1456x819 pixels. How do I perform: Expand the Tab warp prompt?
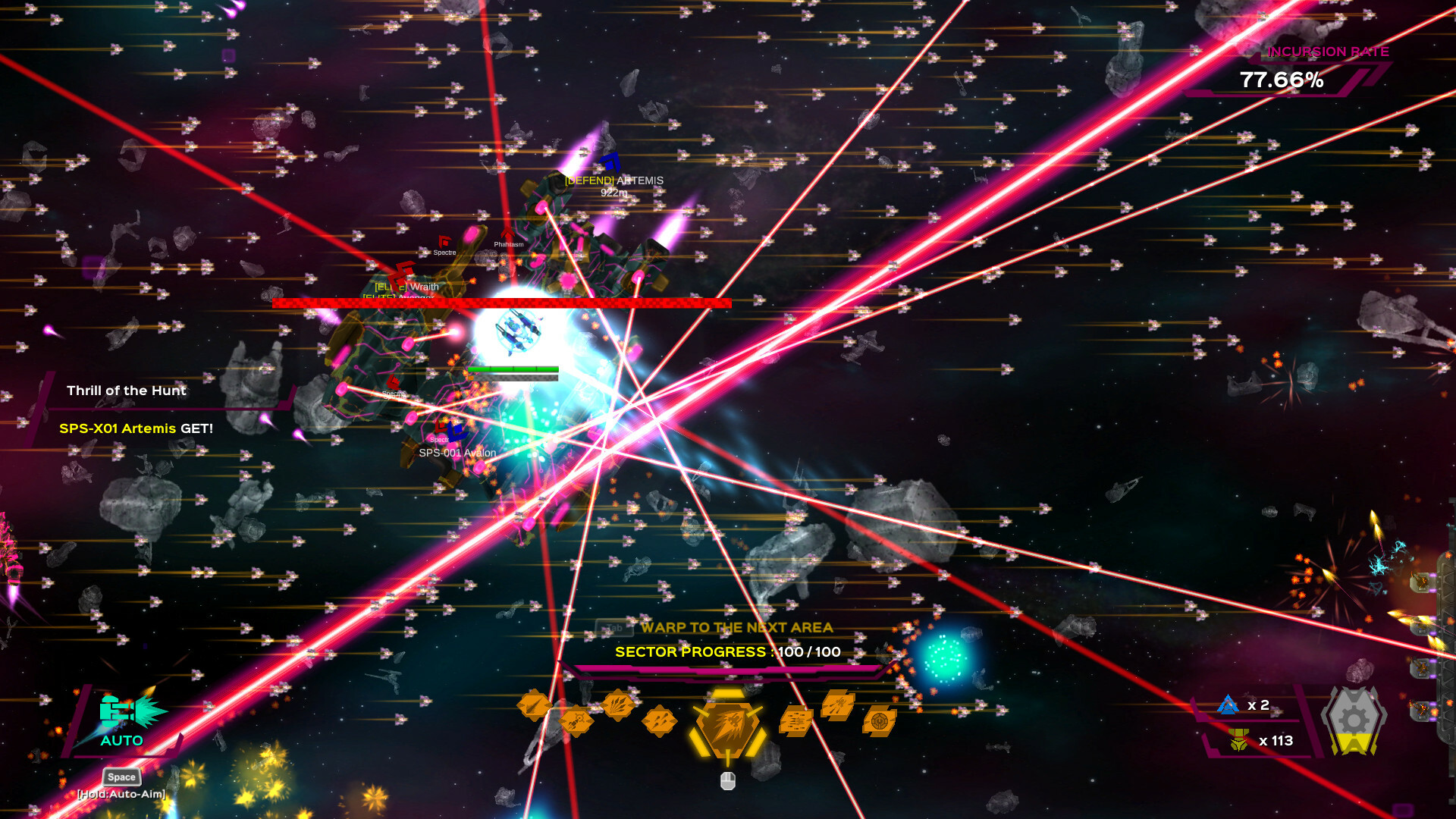(x=615, y=628)
